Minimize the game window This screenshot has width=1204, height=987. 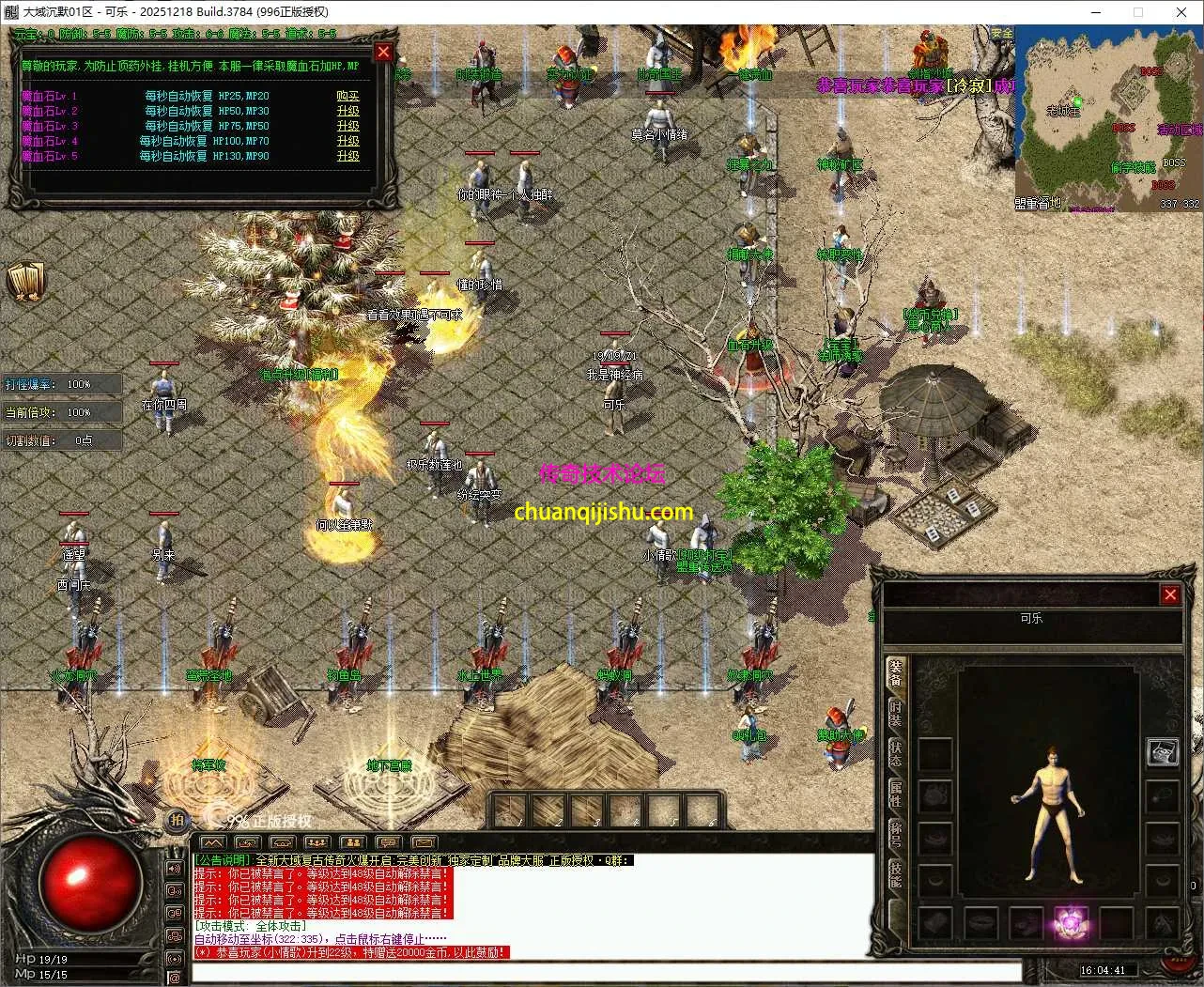1095,12
